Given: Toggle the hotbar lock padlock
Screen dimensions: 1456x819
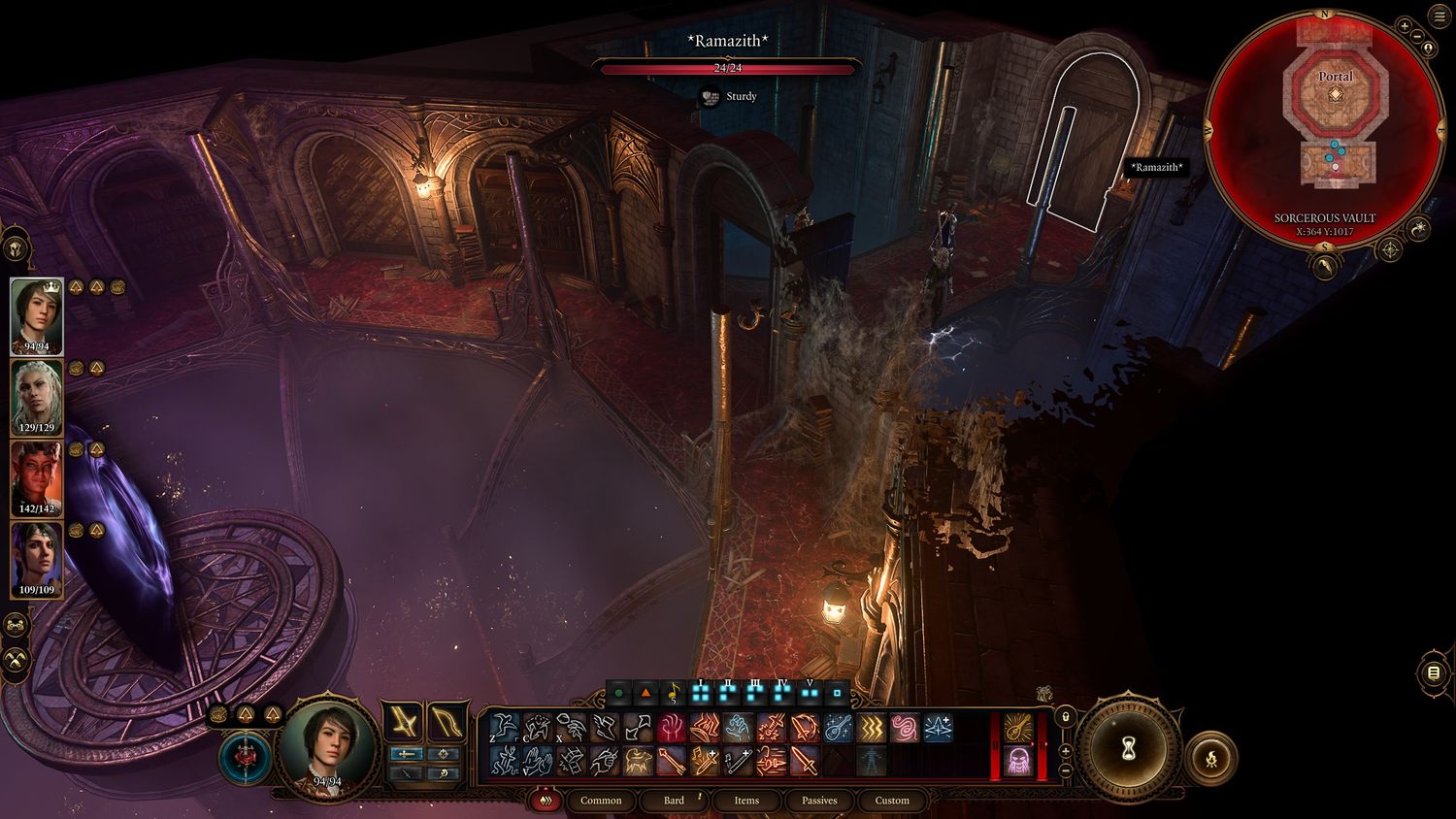Looking at the screenshot, I should pos(1065,716).
